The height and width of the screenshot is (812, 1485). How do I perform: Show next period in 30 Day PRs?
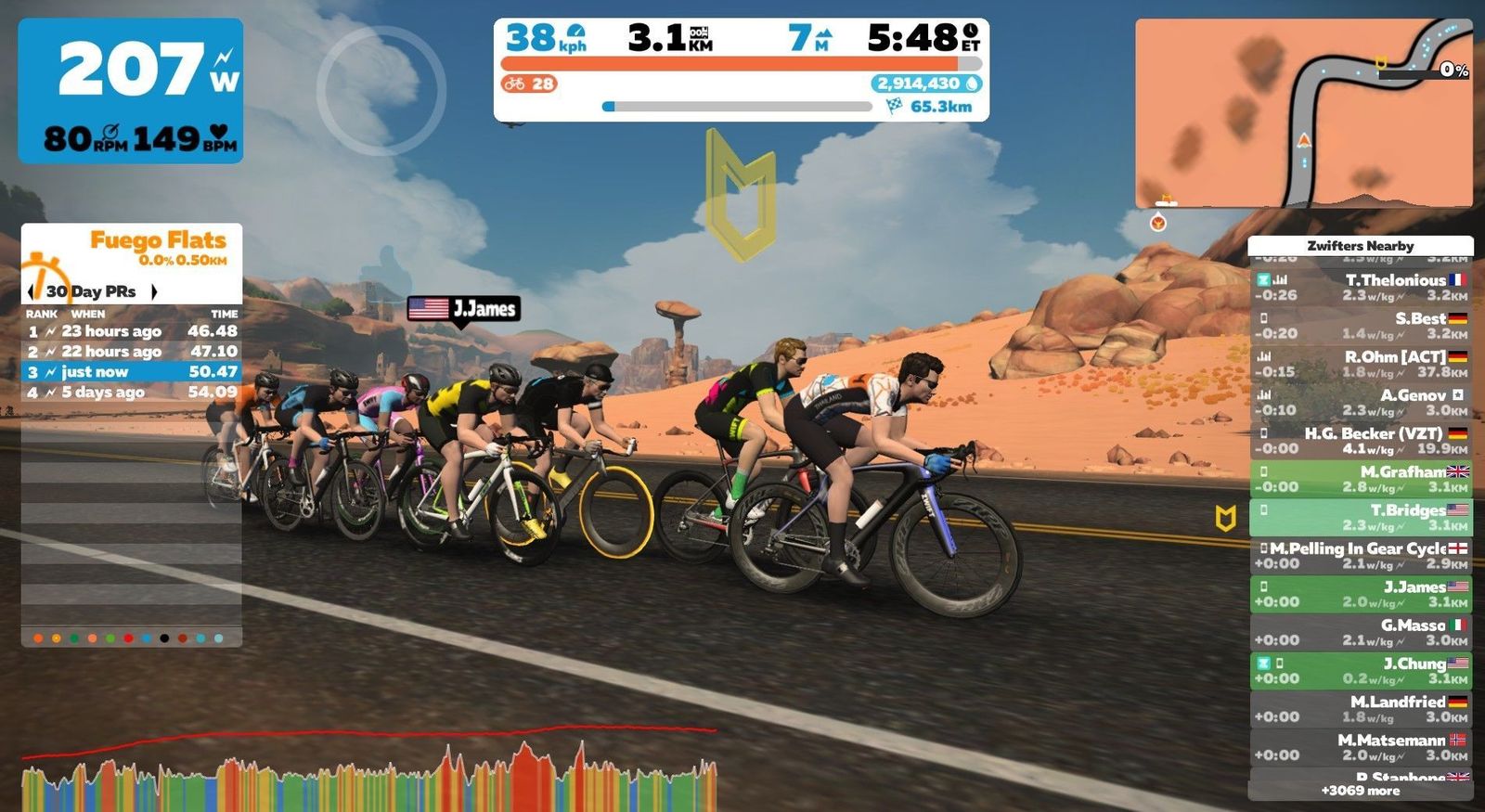[x=154, y=291]
